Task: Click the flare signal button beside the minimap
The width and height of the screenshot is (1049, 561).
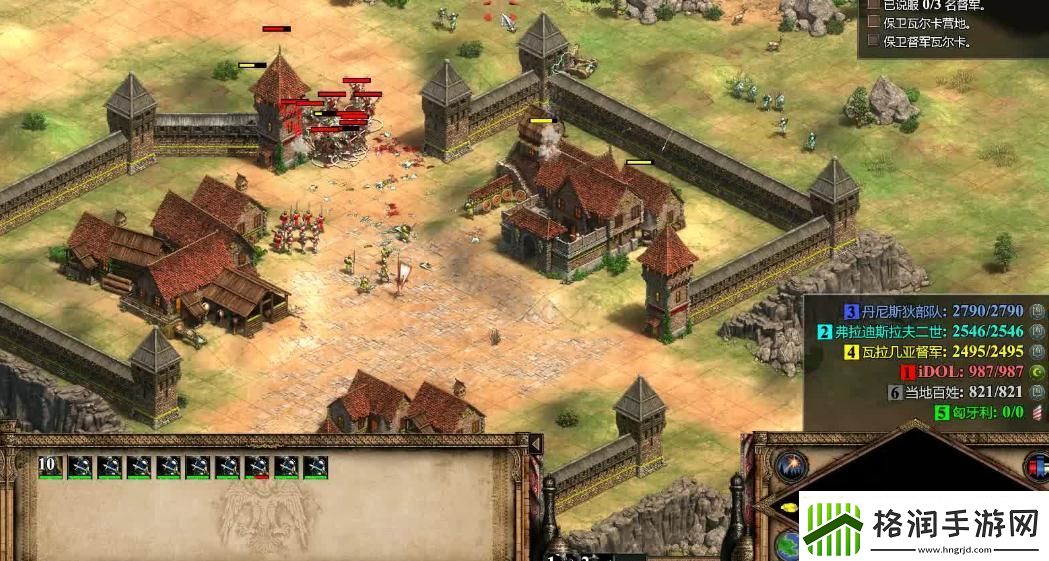Action: (791, 466)
